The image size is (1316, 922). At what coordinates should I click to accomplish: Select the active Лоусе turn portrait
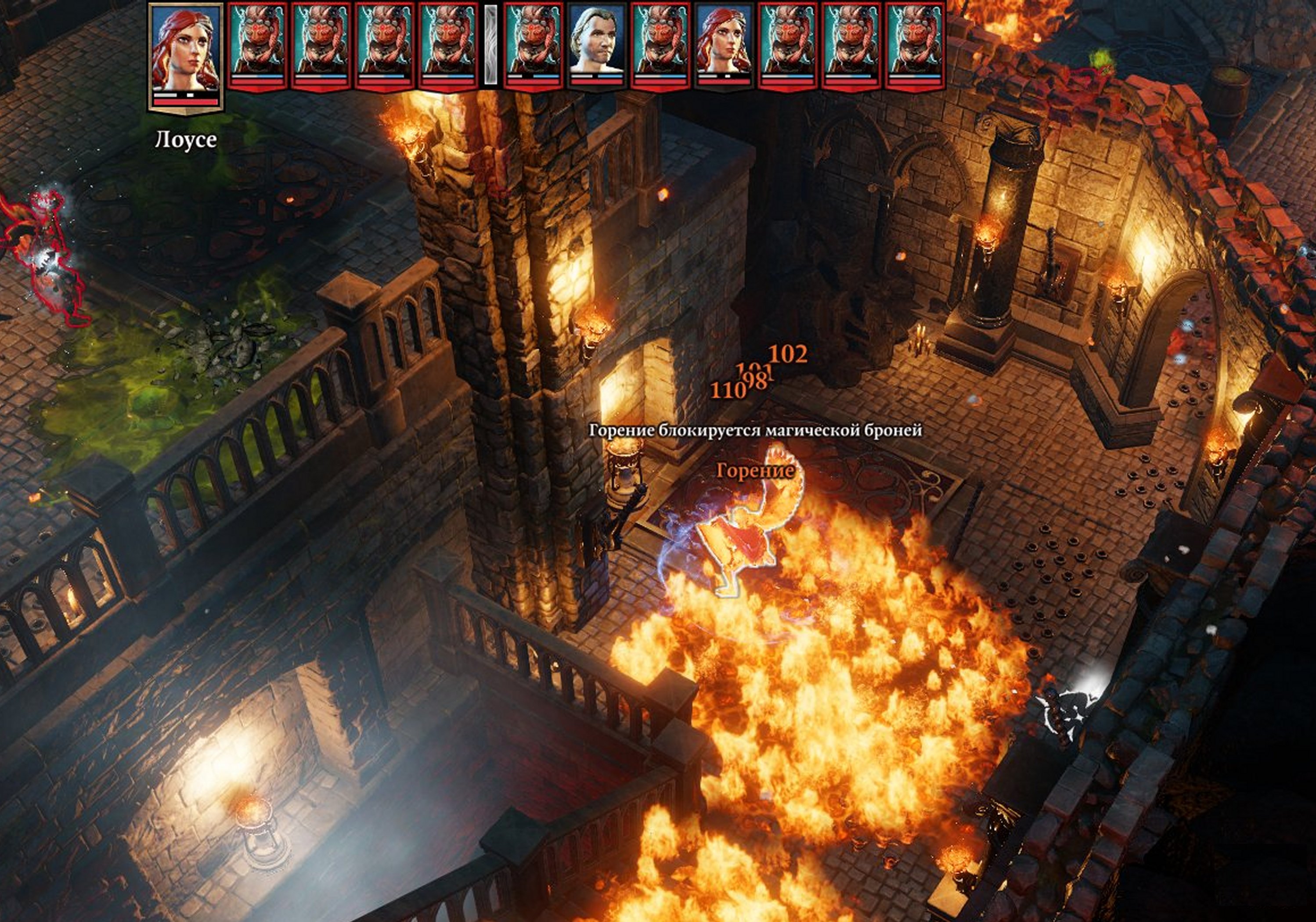point(185,55)
